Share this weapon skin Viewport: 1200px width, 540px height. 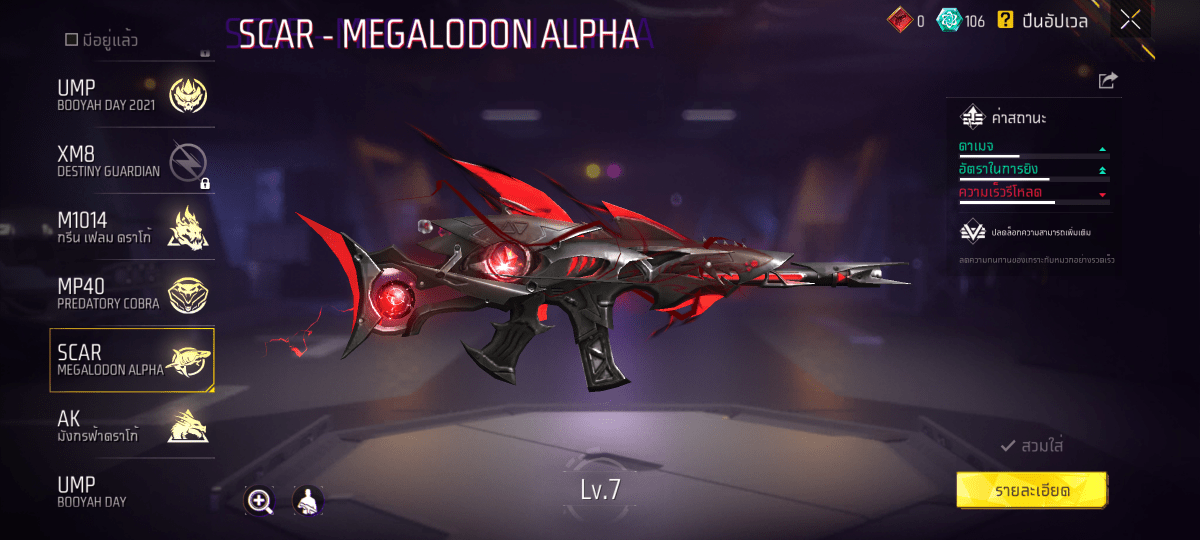1107,81
